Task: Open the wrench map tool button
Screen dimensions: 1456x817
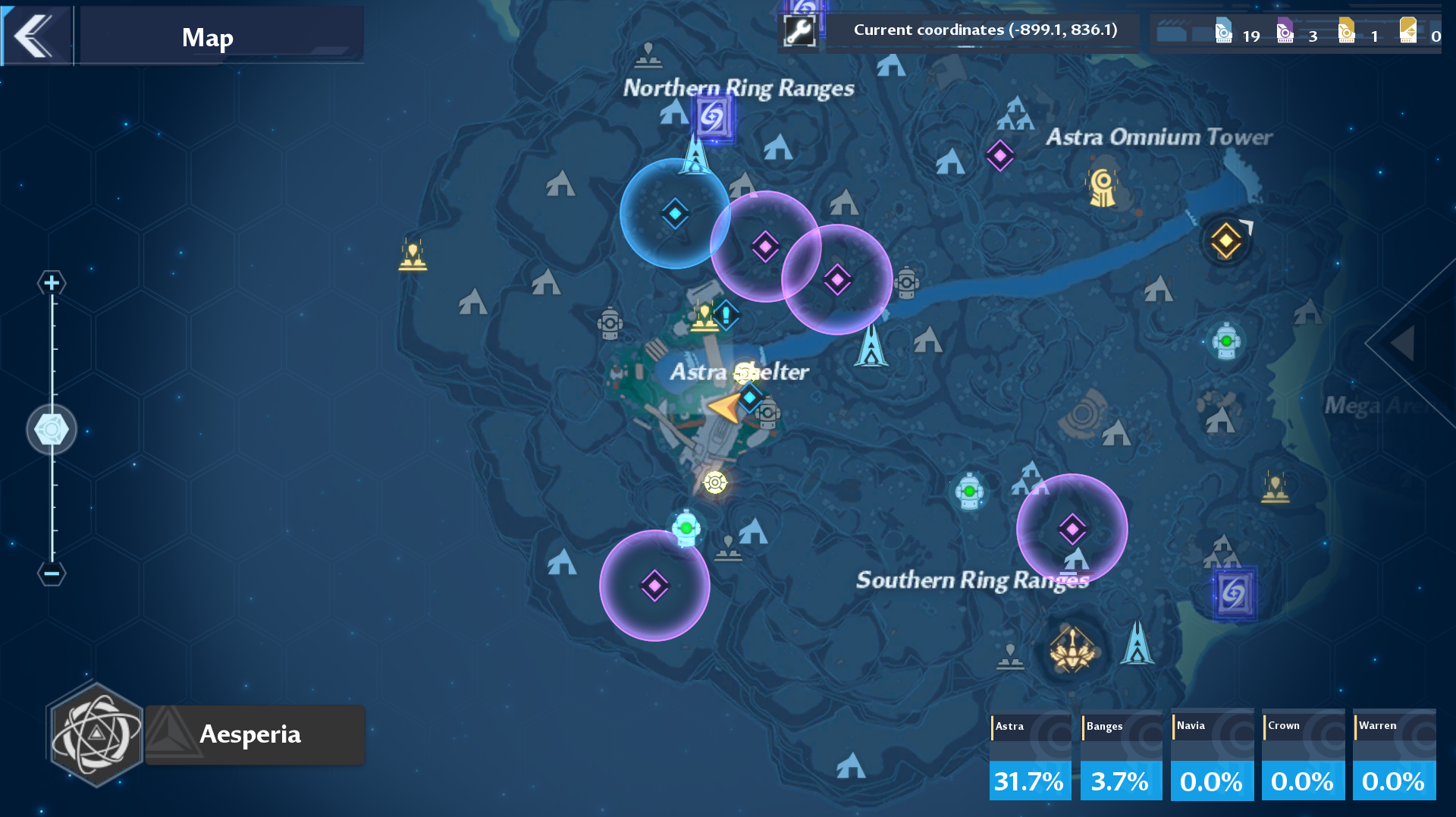Action: point(799,31)
